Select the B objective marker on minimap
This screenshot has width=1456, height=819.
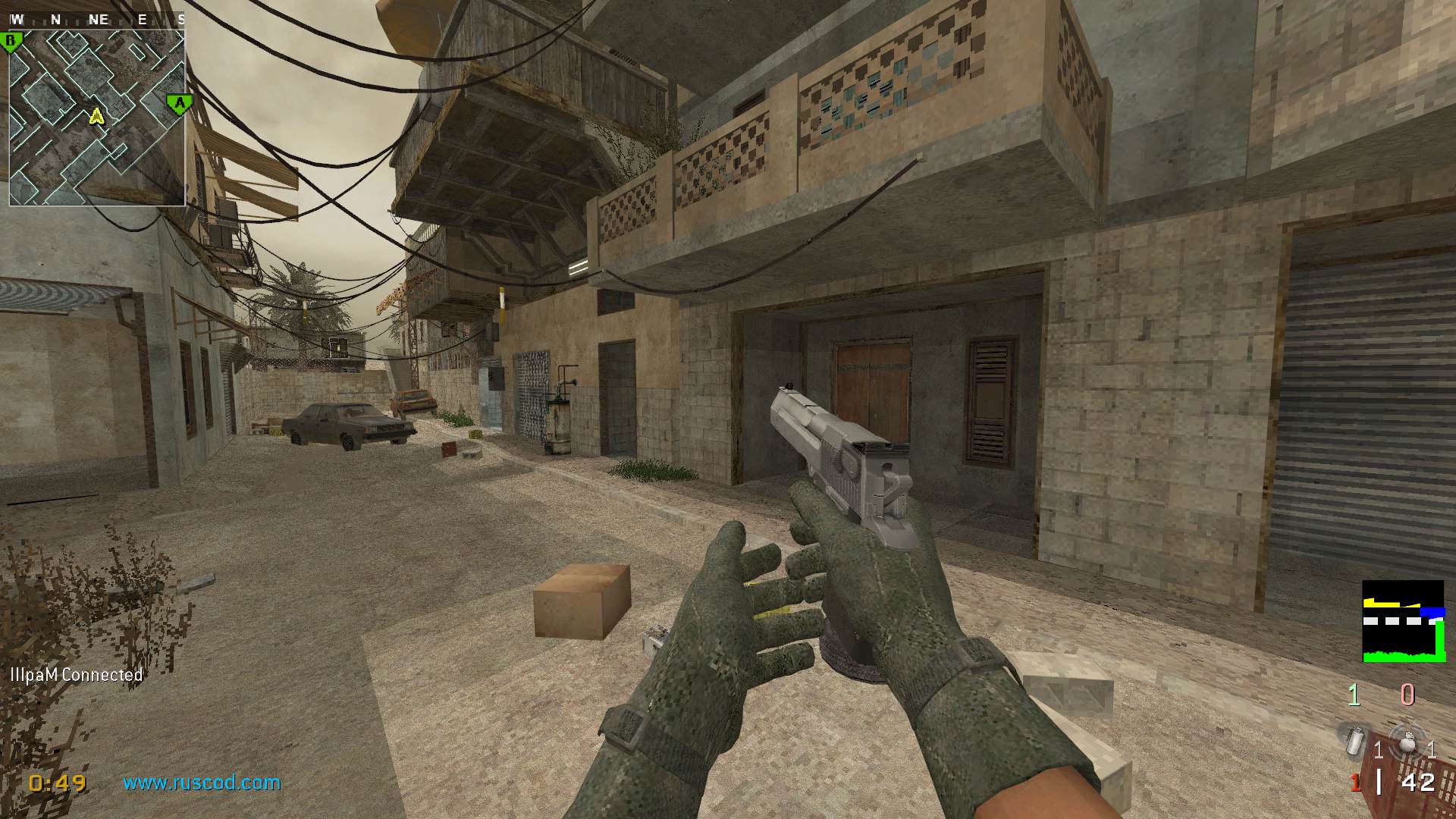pyautogui.click(x=12, y=41)
